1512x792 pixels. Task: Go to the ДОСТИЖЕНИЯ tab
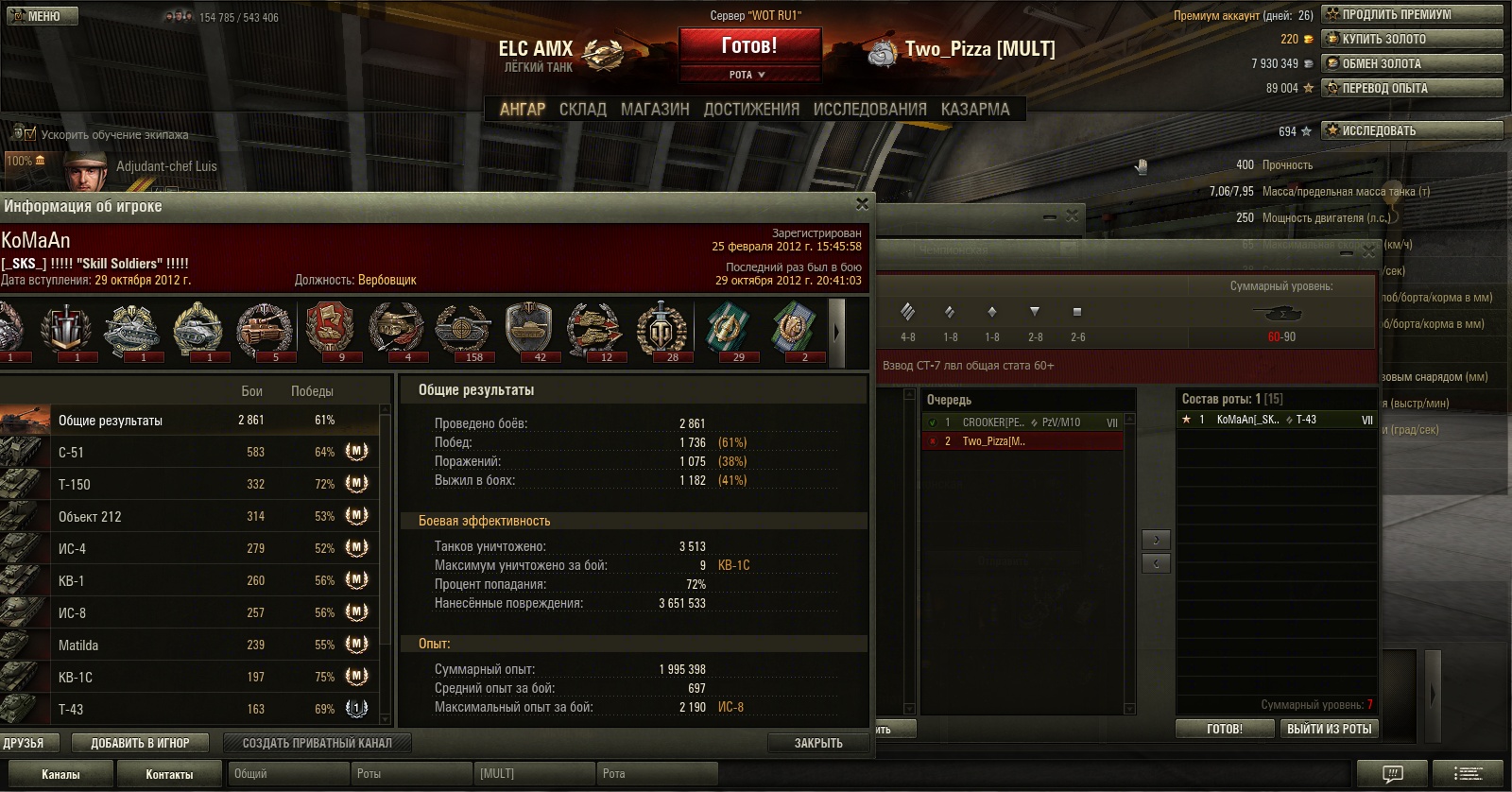751,110
